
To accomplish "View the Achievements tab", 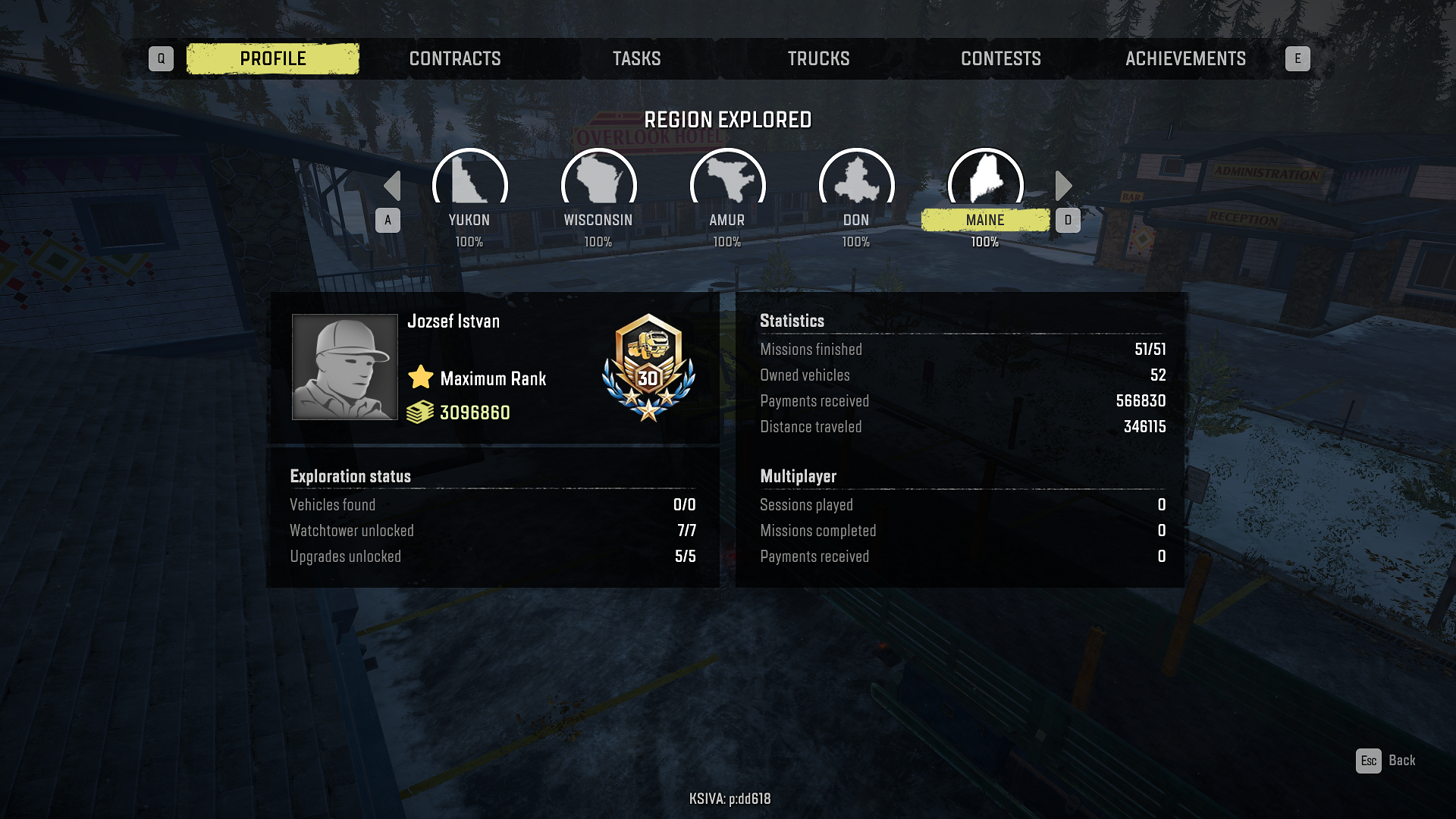I will [1185, 58].
